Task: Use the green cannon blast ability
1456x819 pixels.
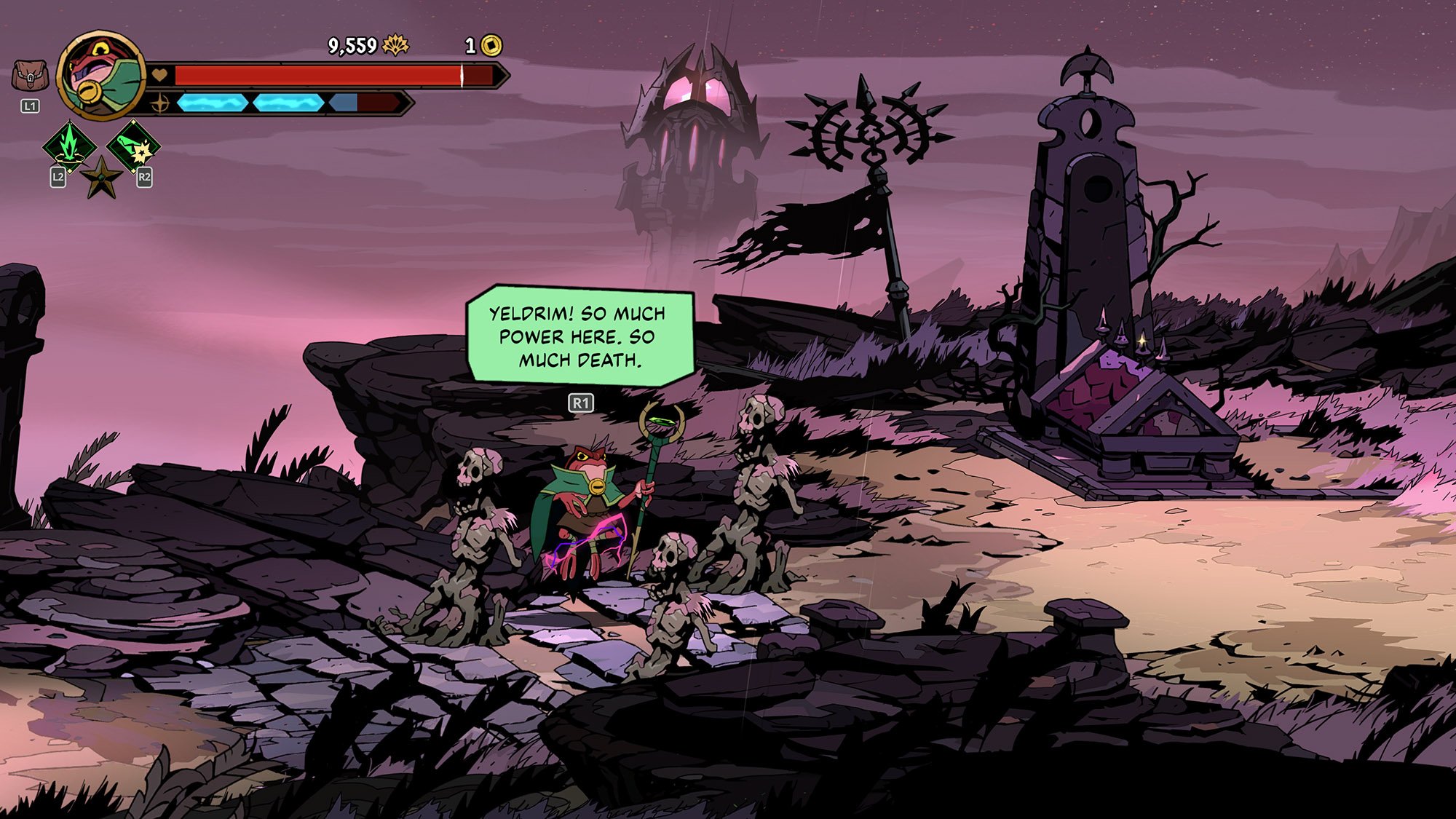Action: (133, 146)
